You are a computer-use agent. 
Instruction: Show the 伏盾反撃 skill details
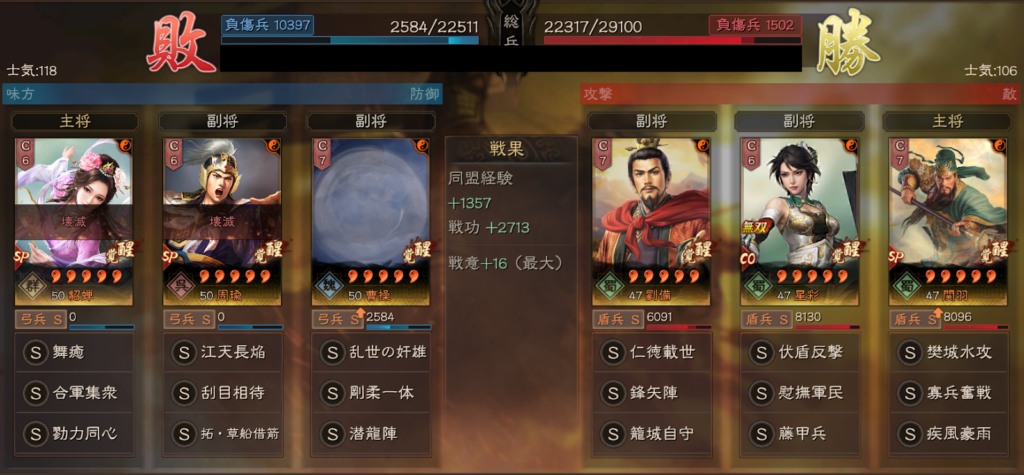coord(799,352)
